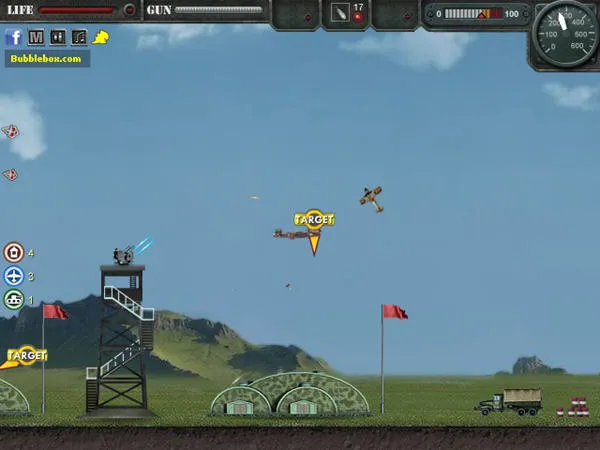600x450 pixels.
Task: Pause the game with the pause icon
Action: (57, 37)
